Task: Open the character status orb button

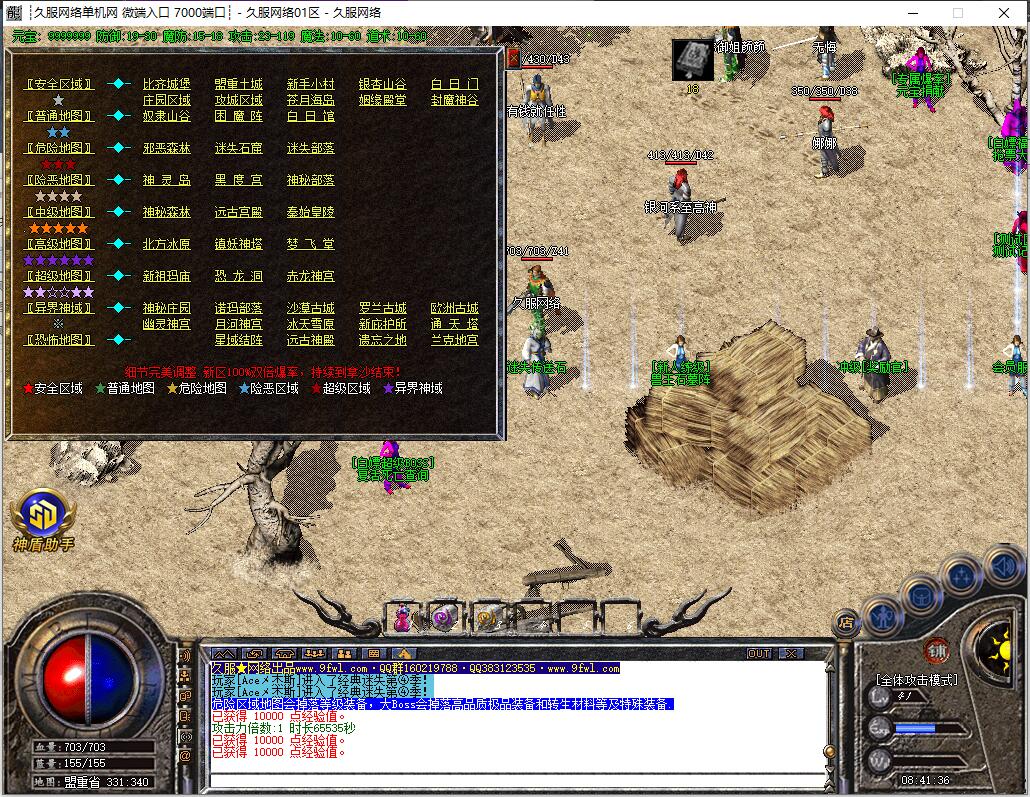Action: point(883,615)
